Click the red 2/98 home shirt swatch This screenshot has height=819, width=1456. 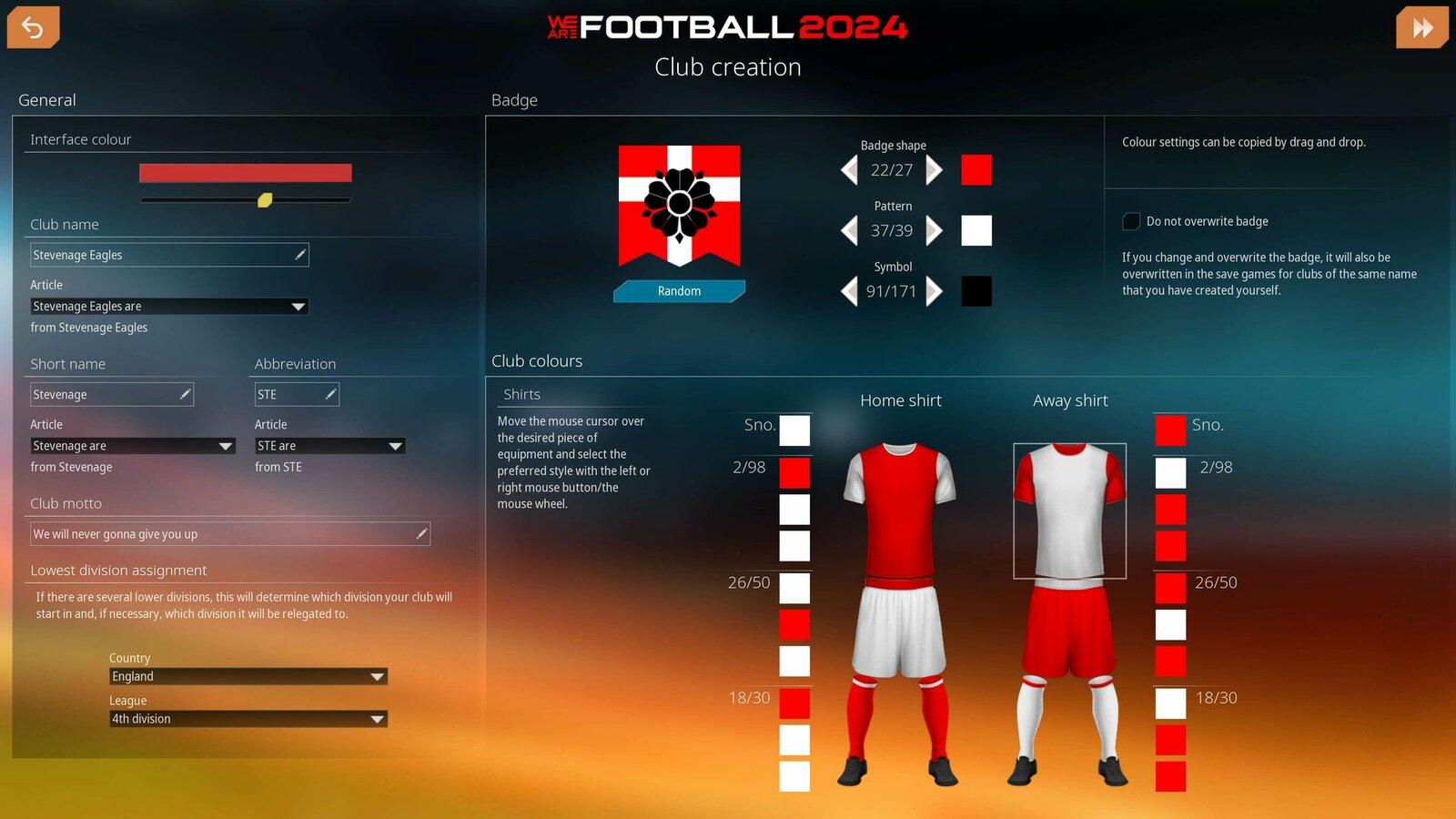click(794, 472)
